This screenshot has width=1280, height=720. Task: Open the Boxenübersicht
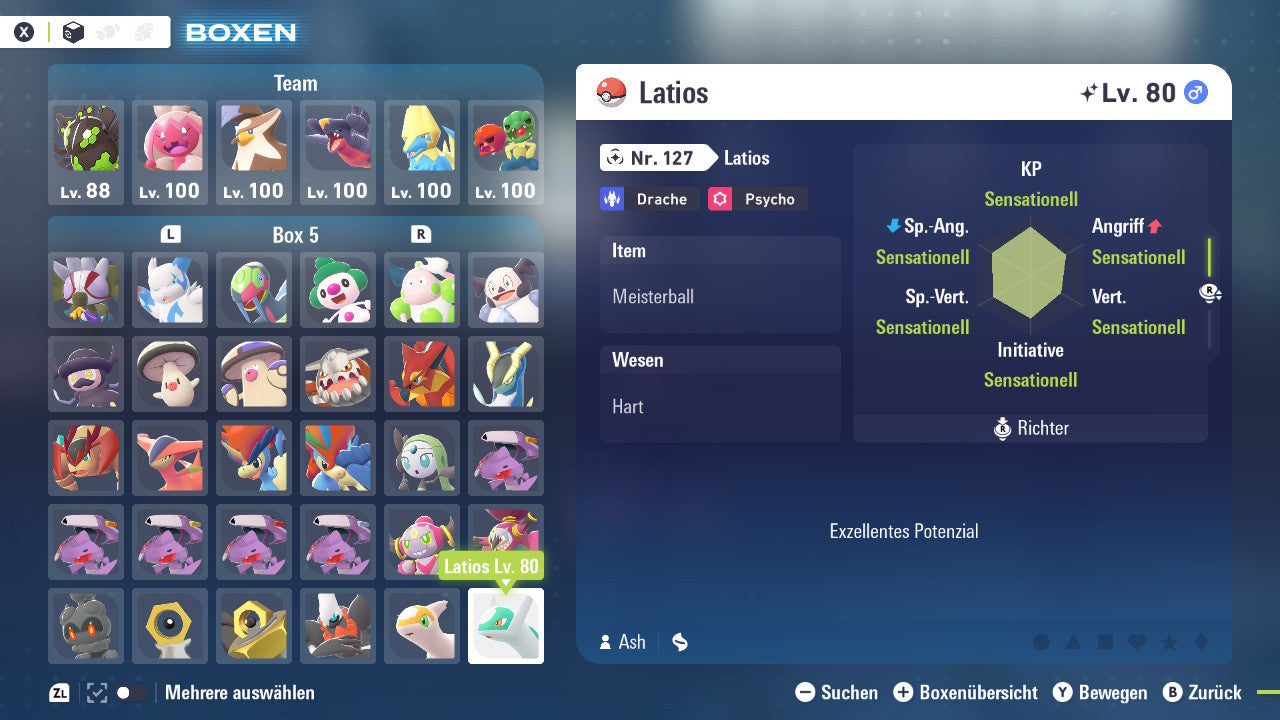[x=966, y=692]
